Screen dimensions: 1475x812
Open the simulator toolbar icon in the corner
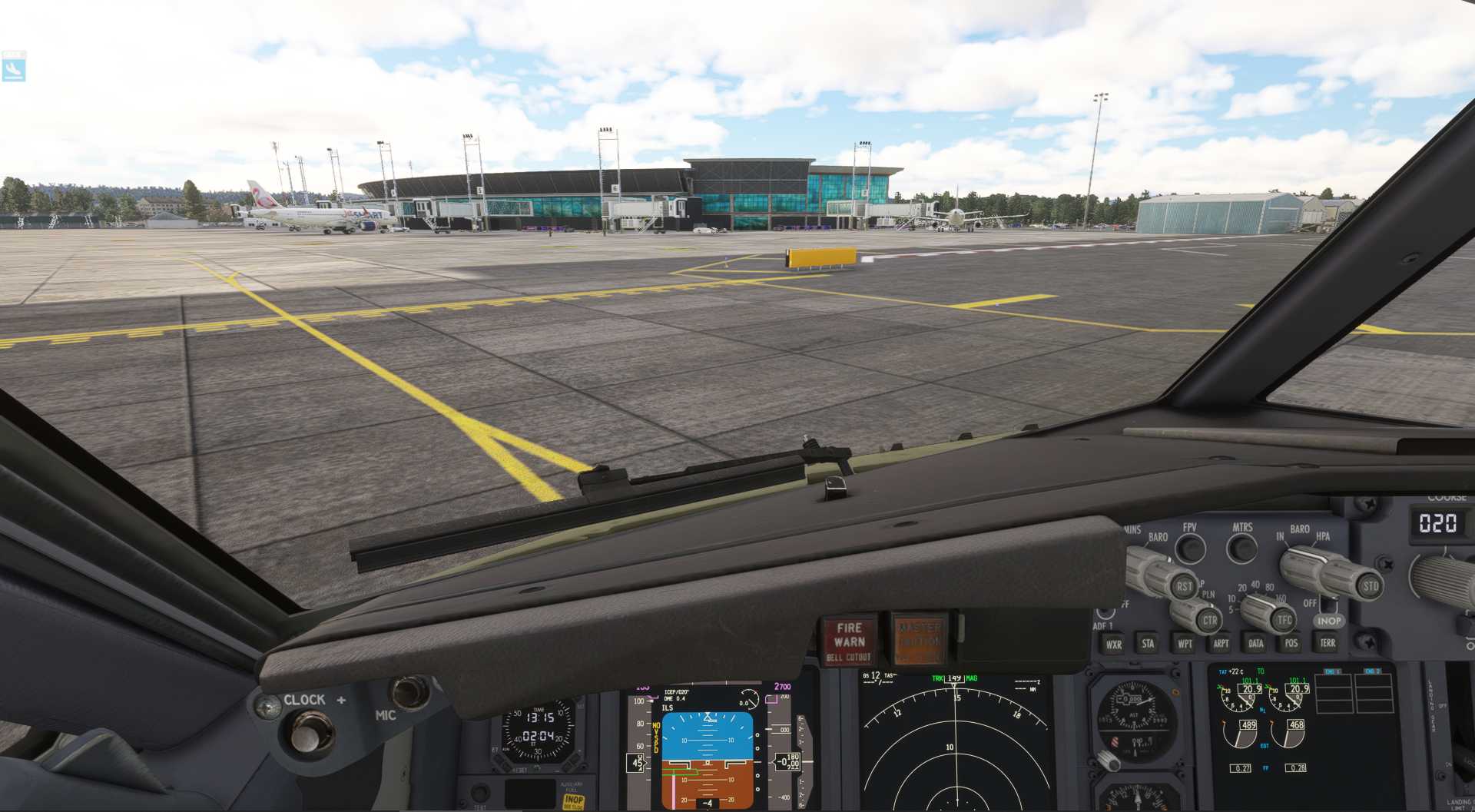[x=14, y=68]
